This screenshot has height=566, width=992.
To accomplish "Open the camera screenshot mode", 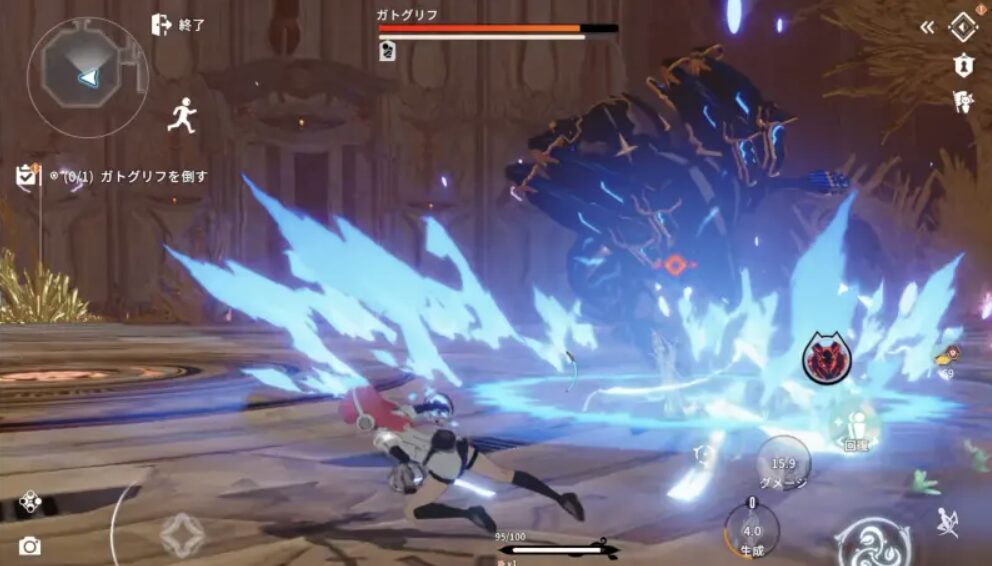I will point(30,545).
